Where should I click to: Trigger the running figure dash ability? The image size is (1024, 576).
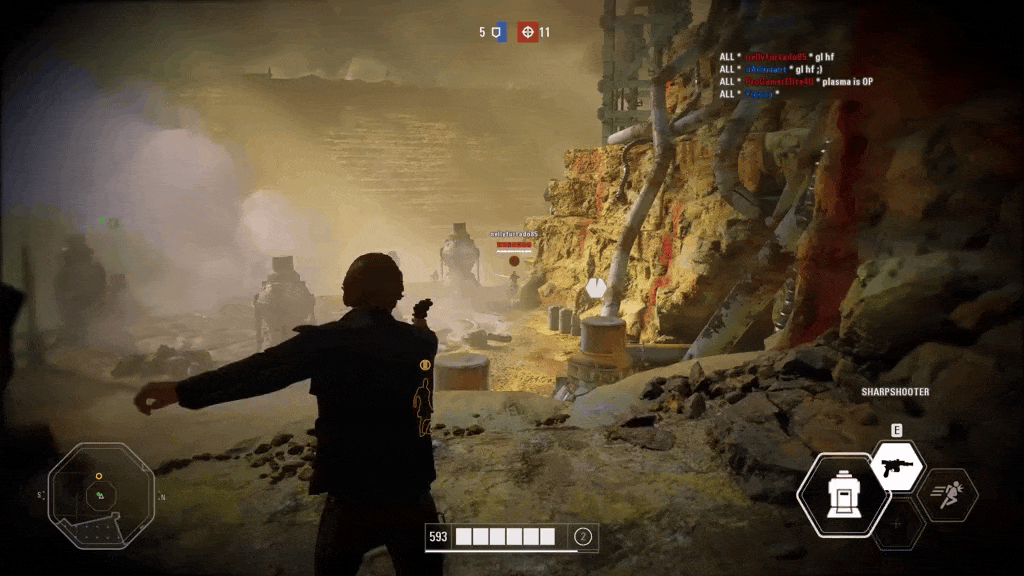[x=947, y=494]
